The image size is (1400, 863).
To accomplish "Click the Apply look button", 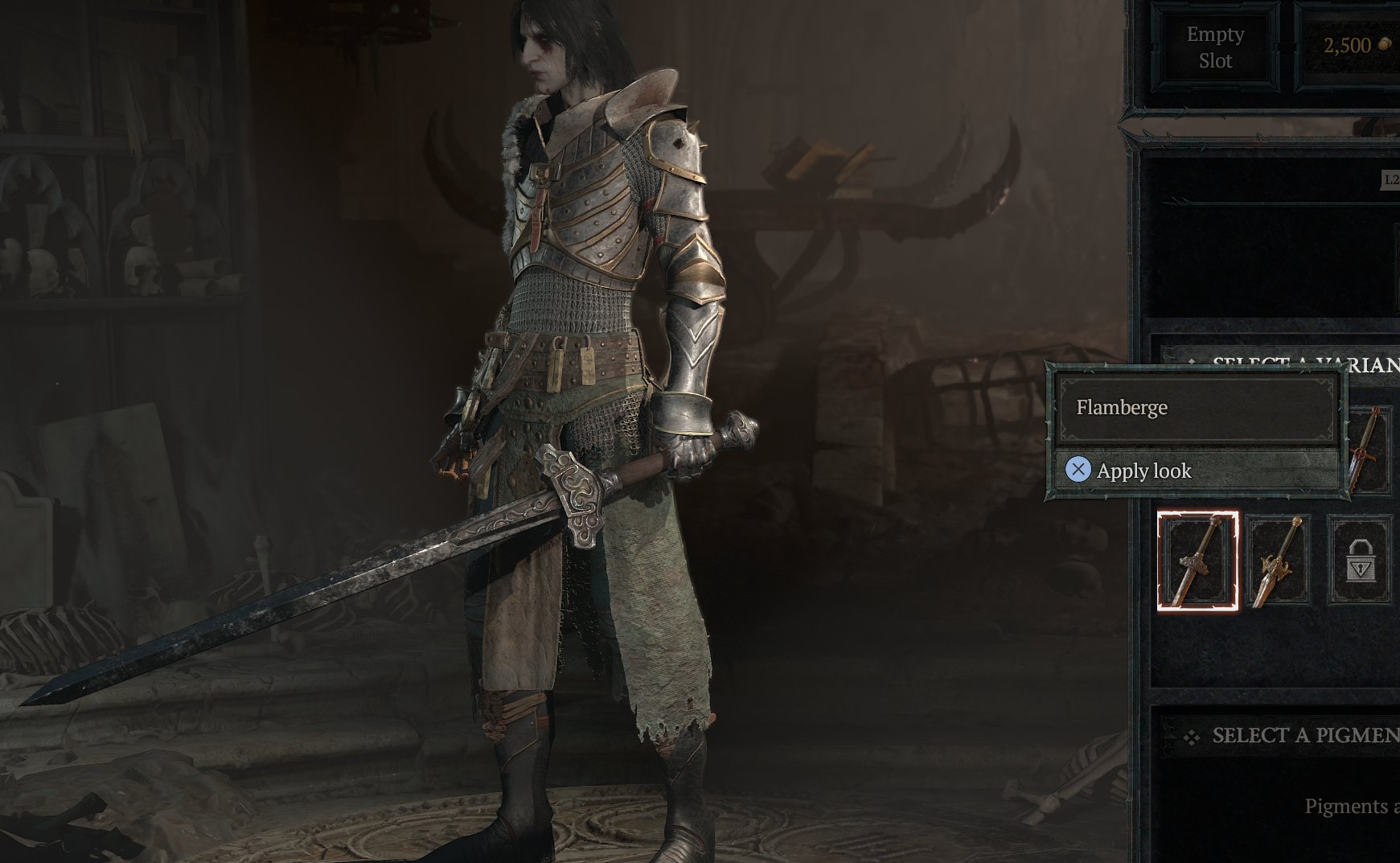I will click(x=1140, y=471).
